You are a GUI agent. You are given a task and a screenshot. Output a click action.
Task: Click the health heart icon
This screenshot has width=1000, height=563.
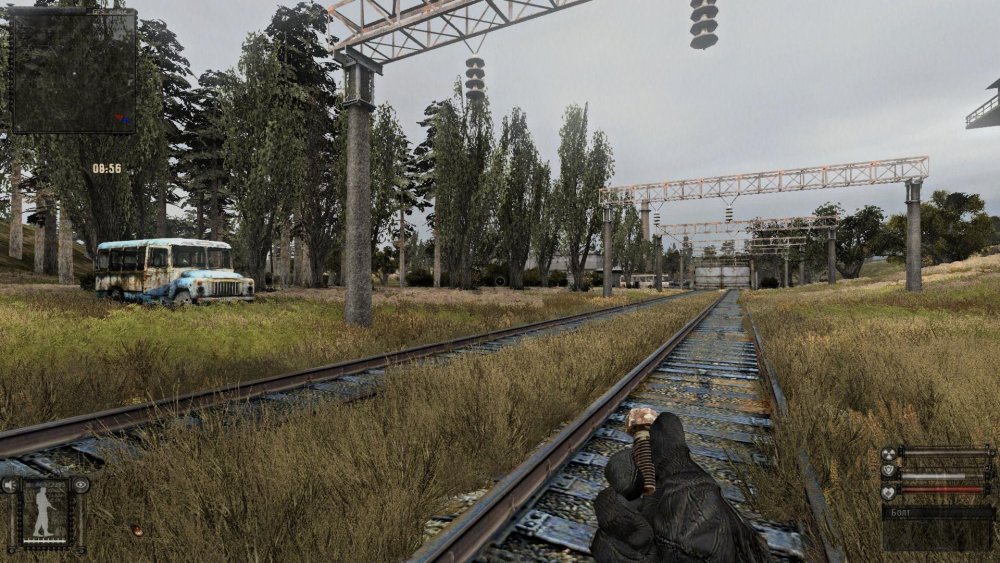pos(888,492)
